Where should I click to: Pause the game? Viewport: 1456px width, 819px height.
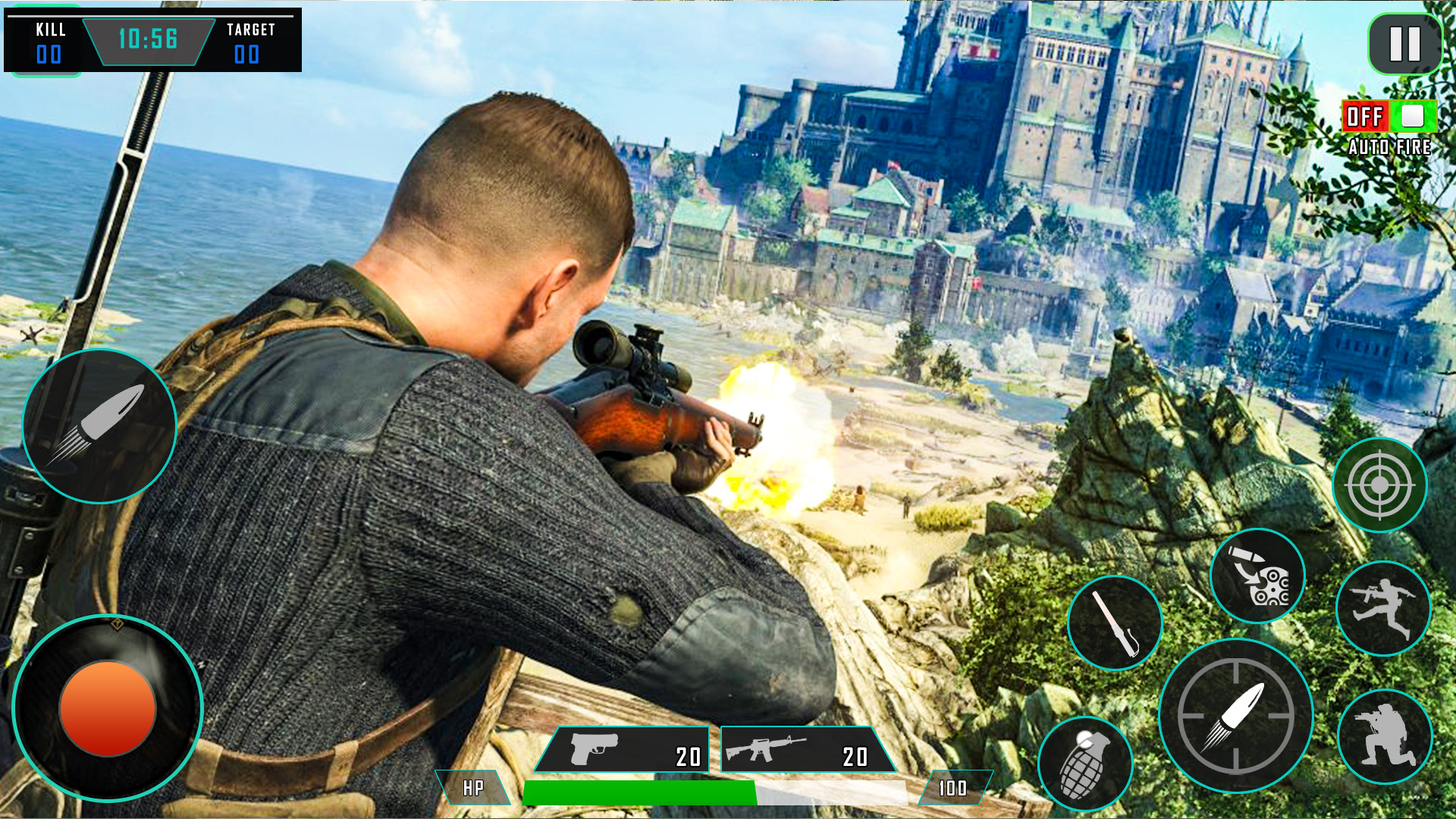click(x=1407, y=43)
